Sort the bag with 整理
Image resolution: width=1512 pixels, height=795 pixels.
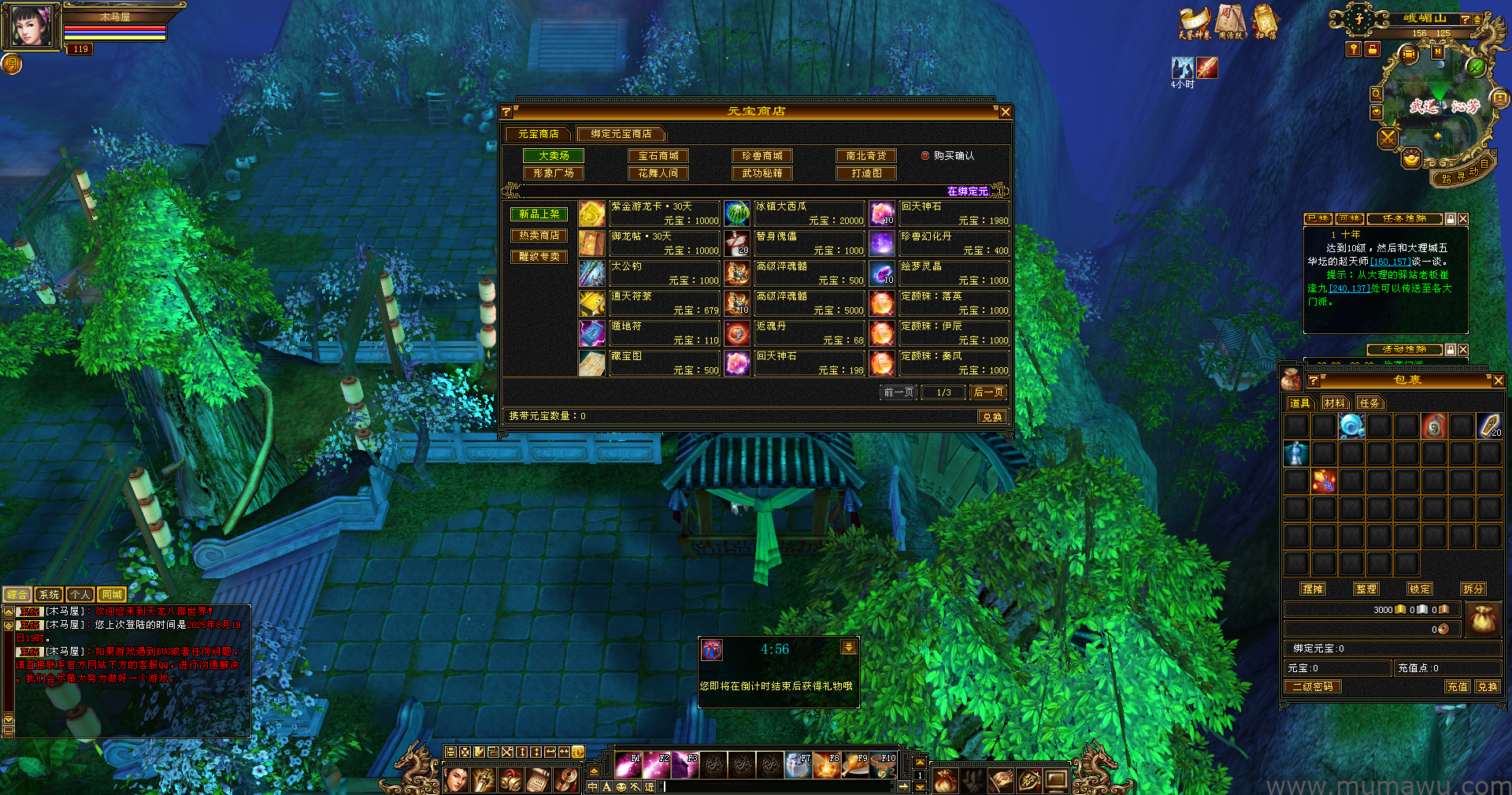tap(1366, 589)
